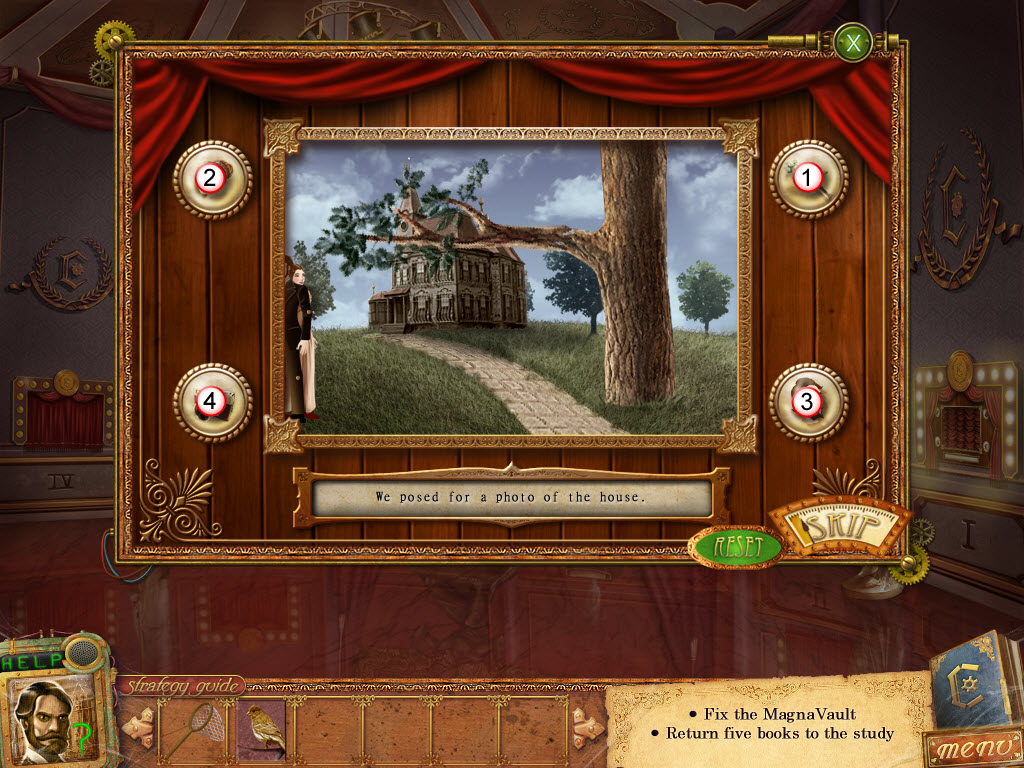
Task: Show previous inventory items with left arrow
Action: click(138, 730)
